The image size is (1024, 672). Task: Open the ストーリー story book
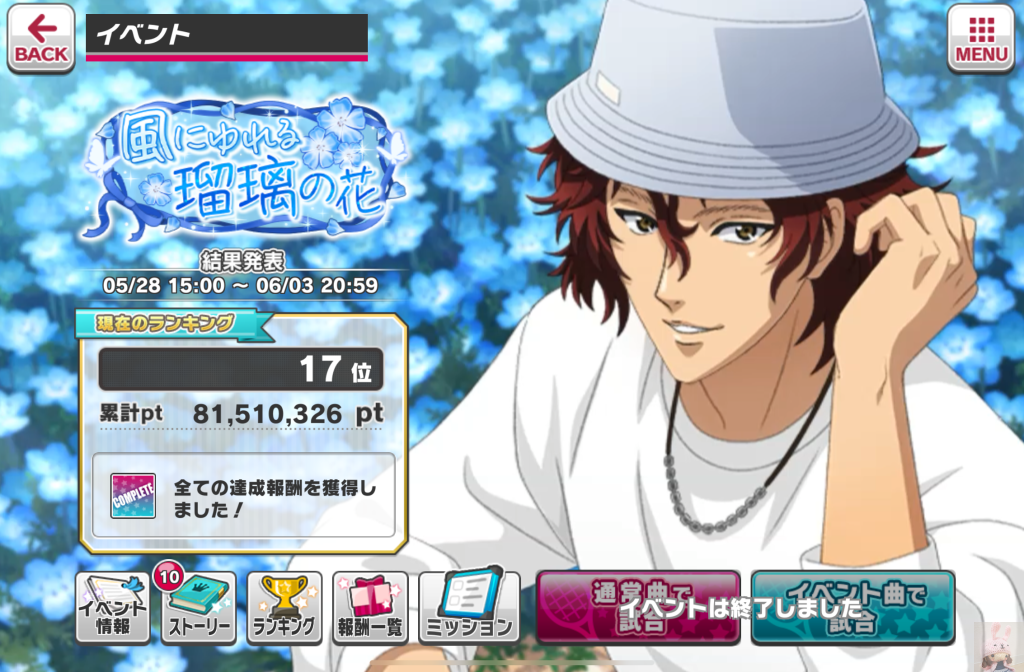[199, 607]
